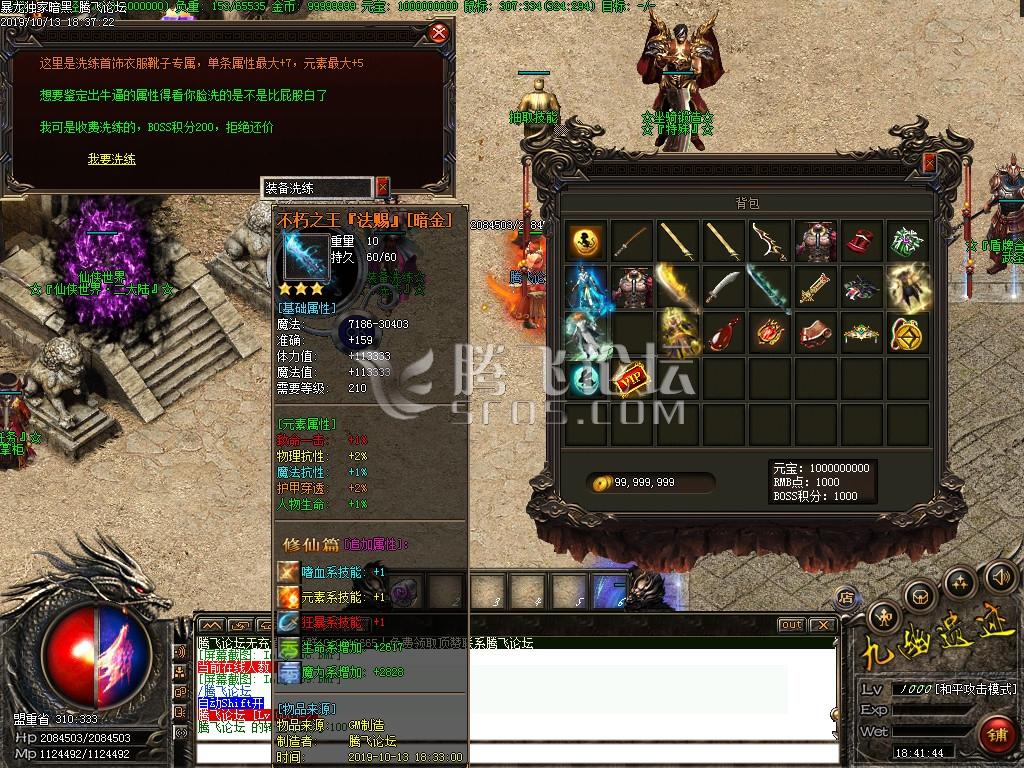This screenshot has width=1024, height=768.
Task: Close the 背包 inventory window
Action: [929, 163]
